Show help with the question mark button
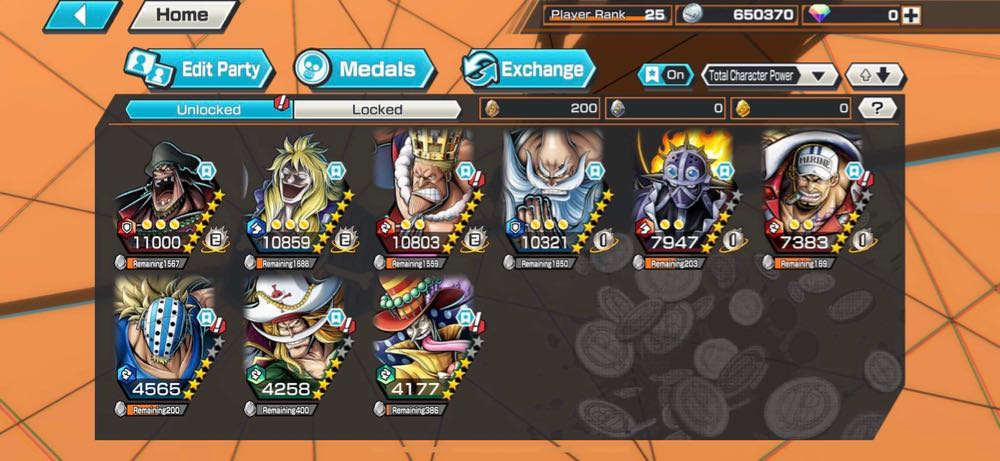Viewport: 1000px width, 461px height. pyautogui.click(x=877, y=108)
